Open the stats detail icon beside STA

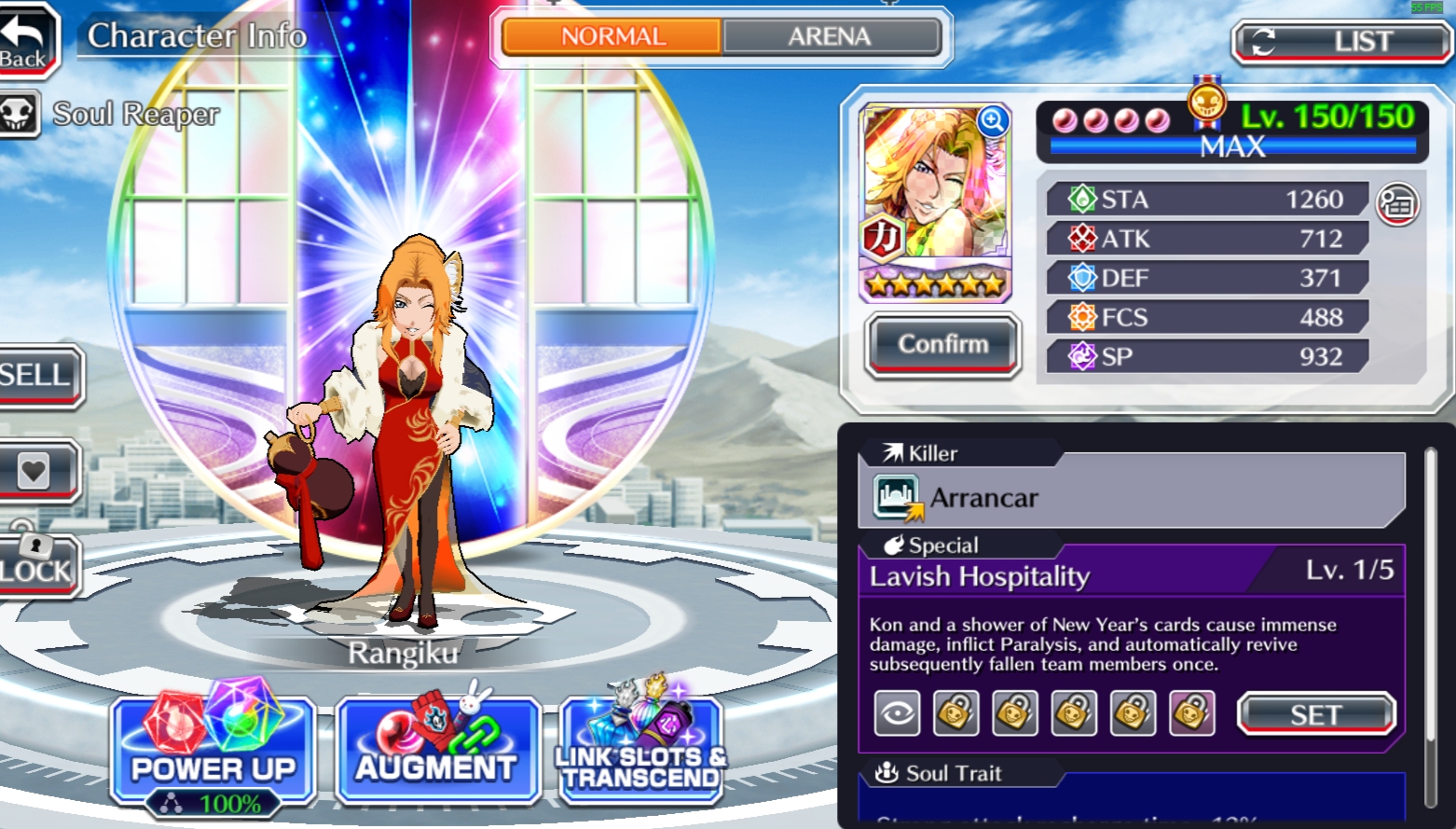[x=1396, y=204]
